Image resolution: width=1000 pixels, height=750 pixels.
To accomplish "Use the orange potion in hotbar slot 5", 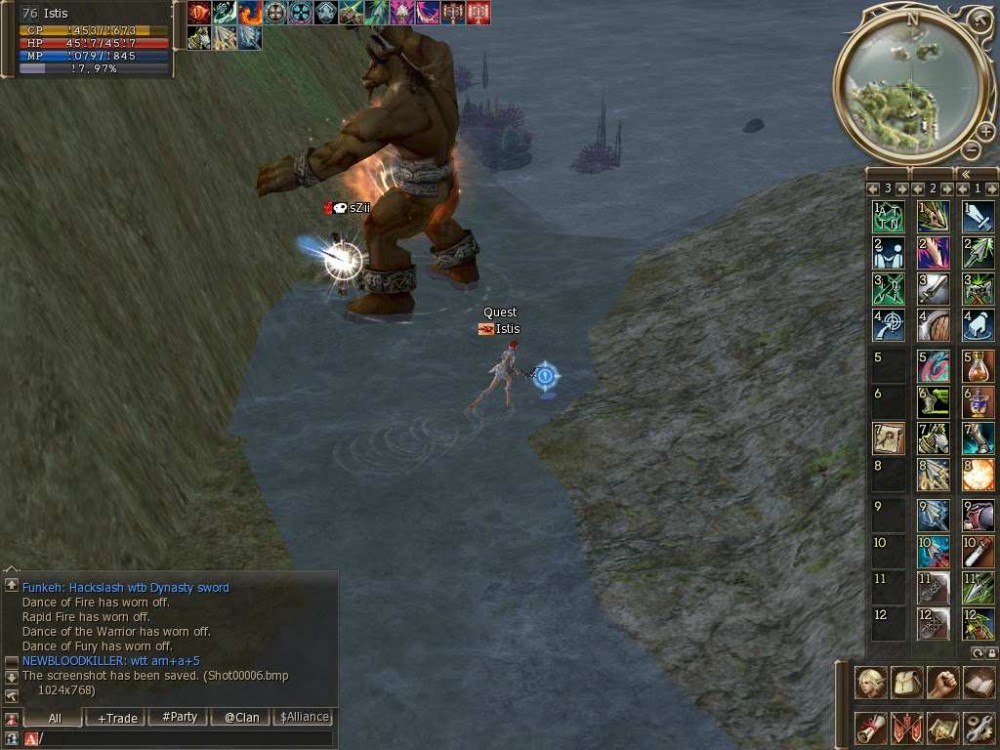I will click(978, 365).
